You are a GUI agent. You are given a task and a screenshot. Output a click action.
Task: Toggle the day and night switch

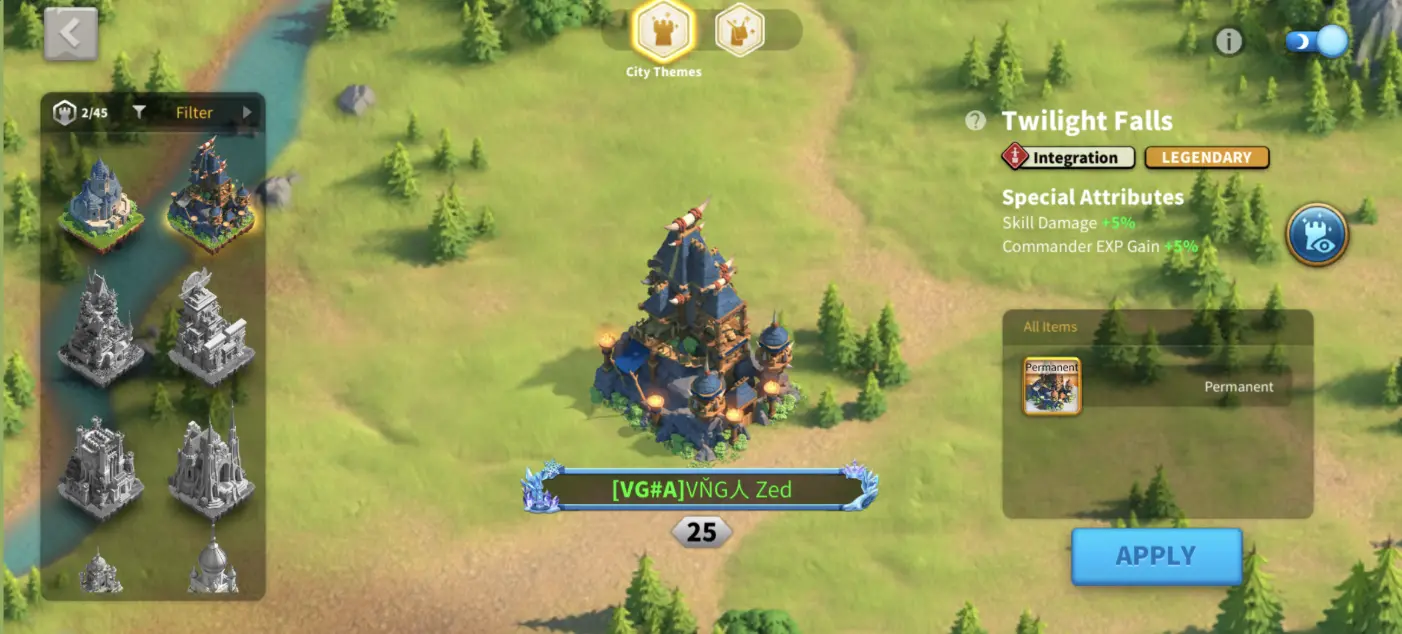1317,42
